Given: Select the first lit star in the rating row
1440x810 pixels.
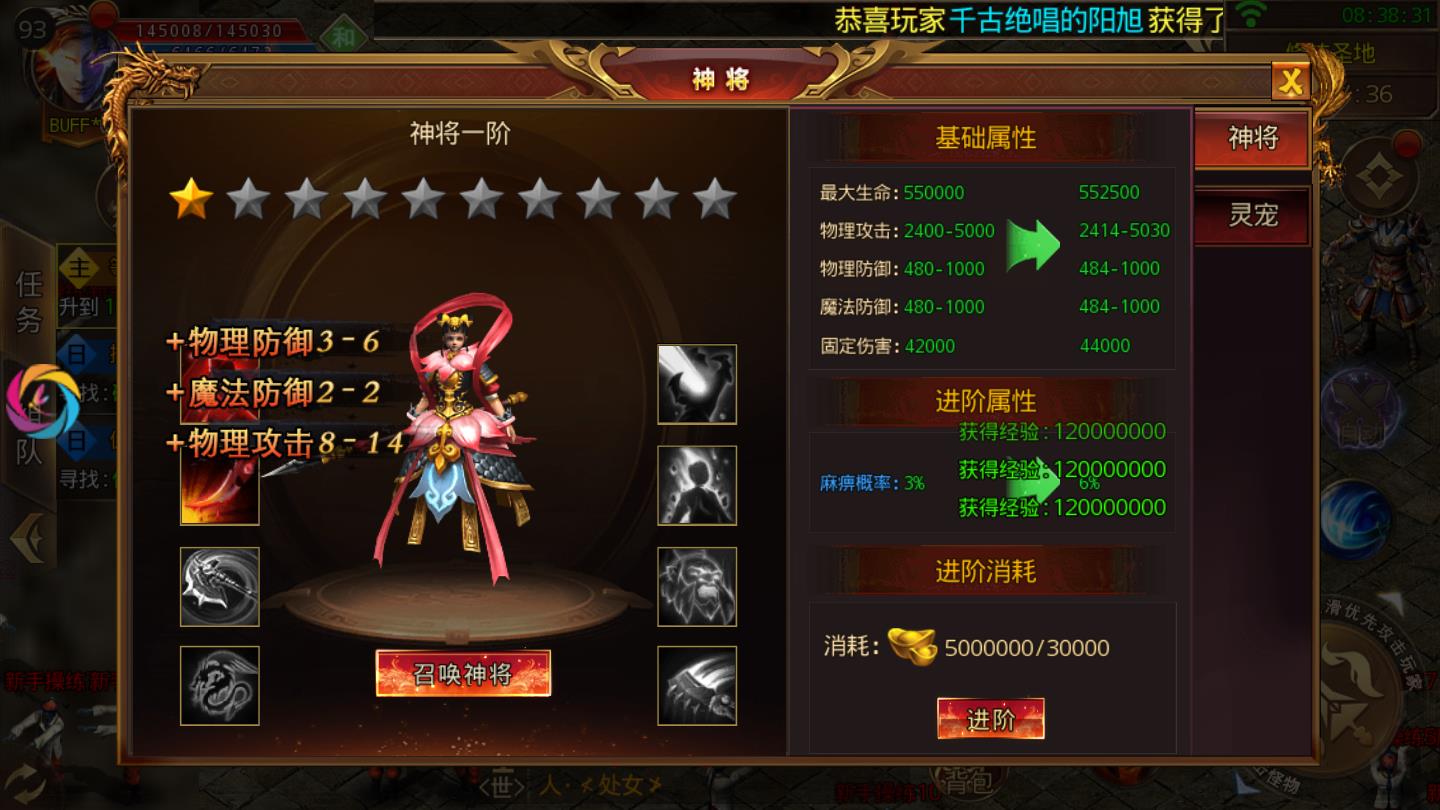Looking at the screenshot, I should (192, 200).
